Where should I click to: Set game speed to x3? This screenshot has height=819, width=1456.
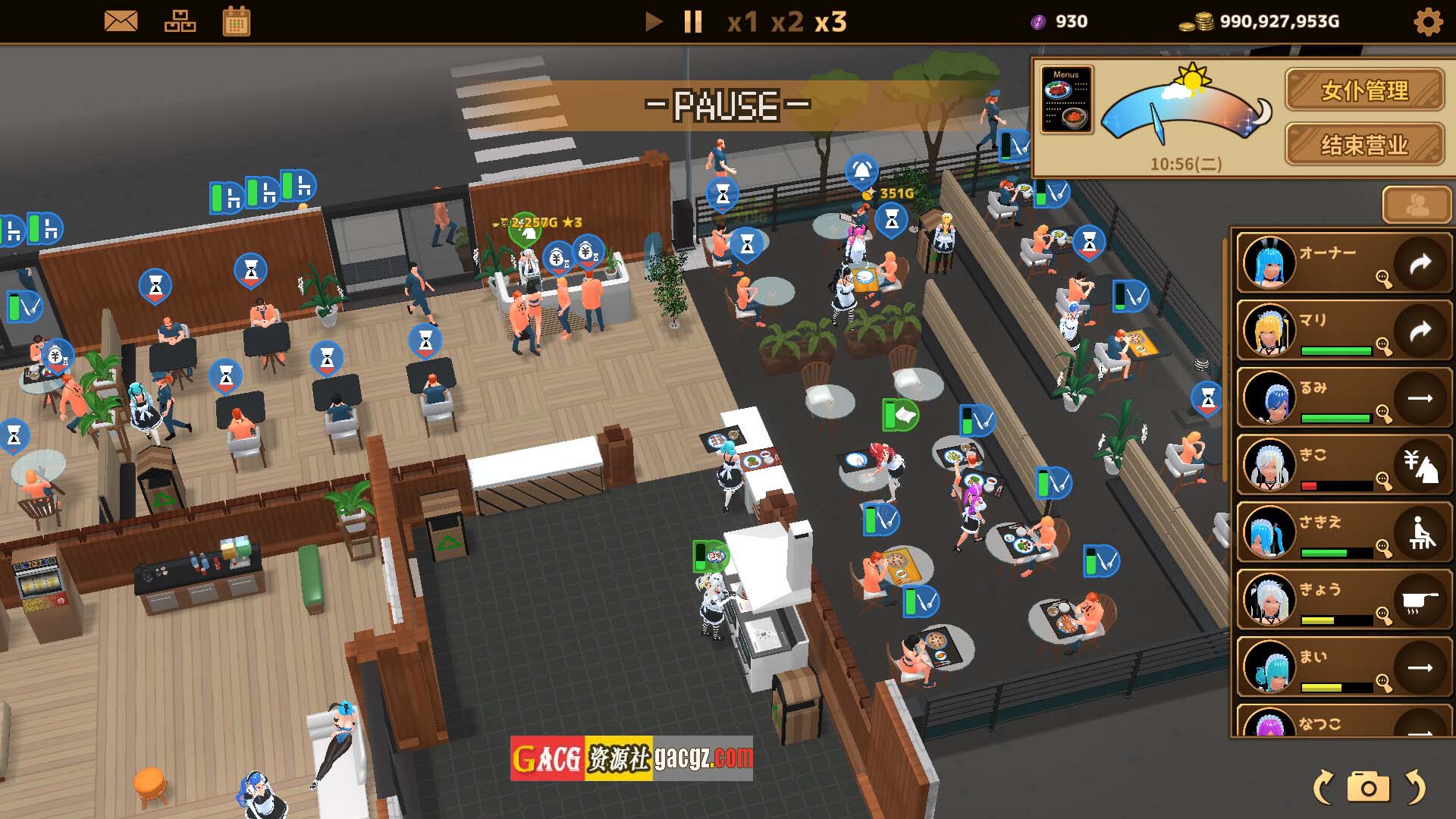[830, 22]
